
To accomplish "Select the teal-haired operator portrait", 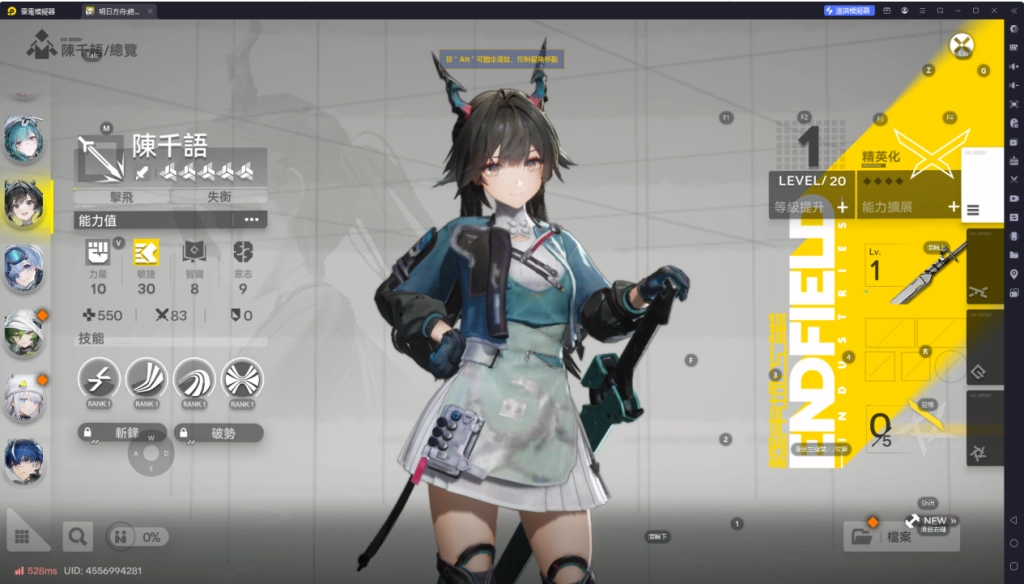I will tap(23, 139).
